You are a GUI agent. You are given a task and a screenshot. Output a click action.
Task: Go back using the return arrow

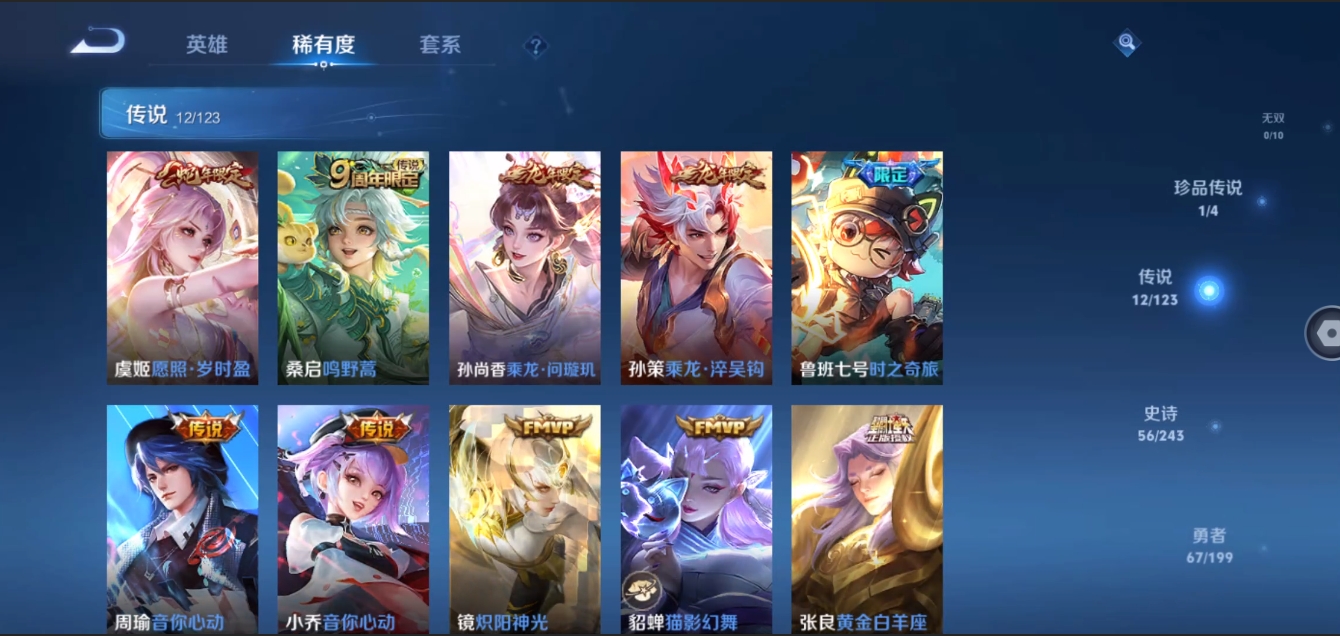(x=98, y=42)
